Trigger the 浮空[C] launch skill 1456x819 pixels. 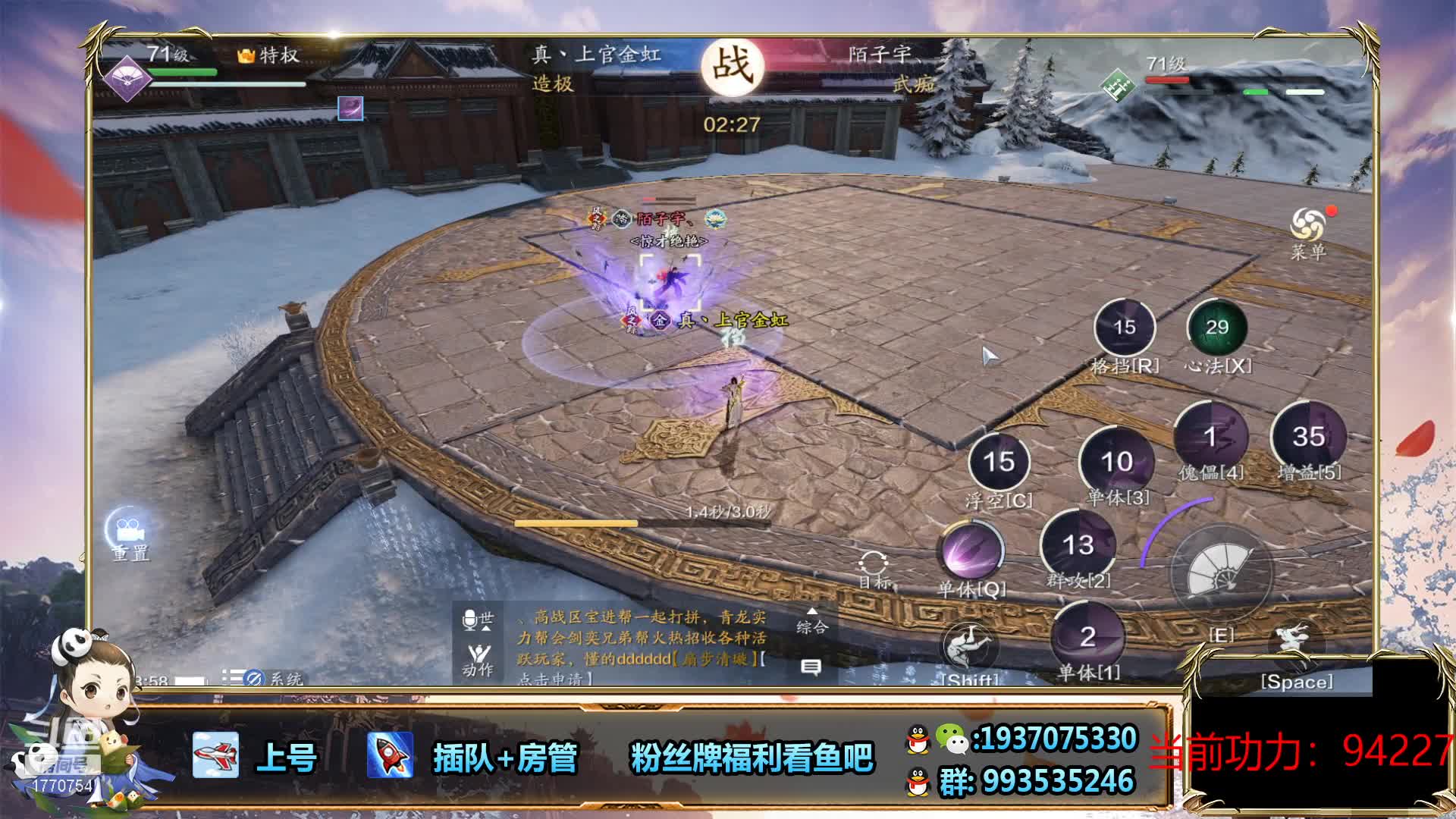[999, 461]
